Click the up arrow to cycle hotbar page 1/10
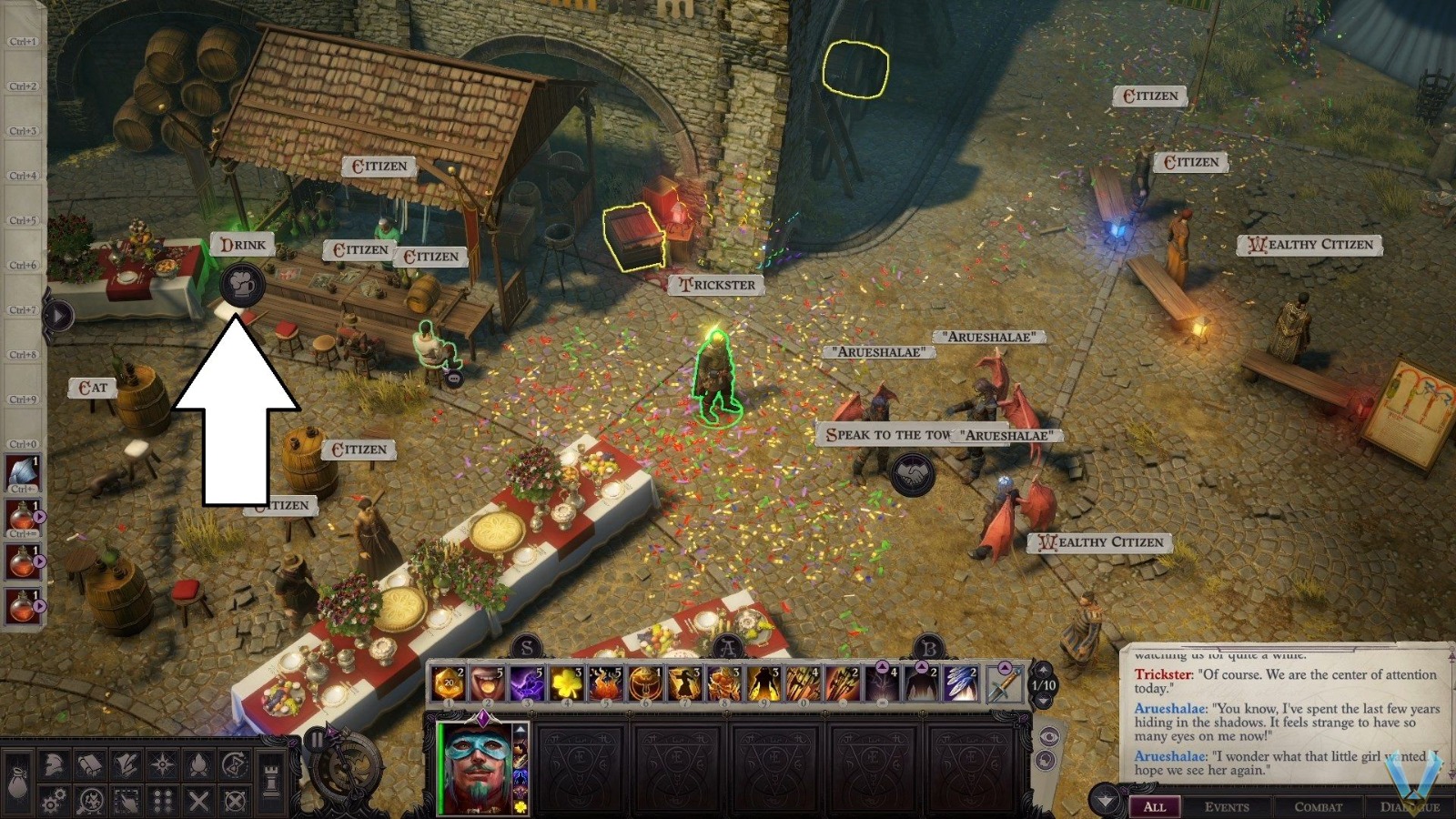This screenshot has width=1456, height=819. pos(1044,671)
